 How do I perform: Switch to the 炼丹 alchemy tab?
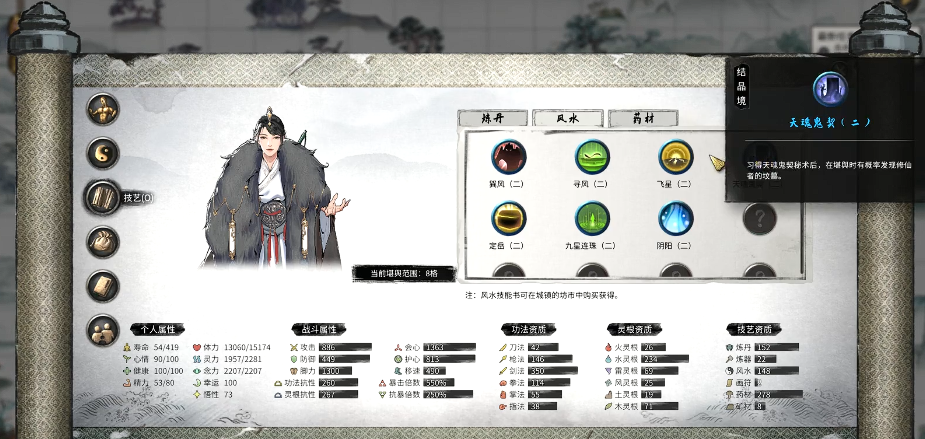490,118
